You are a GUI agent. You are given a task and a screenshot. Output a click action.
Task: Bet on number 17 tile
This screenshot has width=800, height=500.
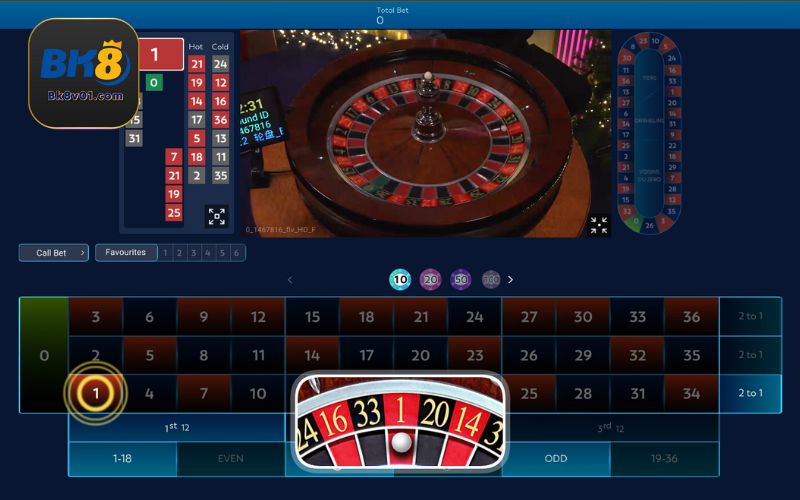point(366,355)
